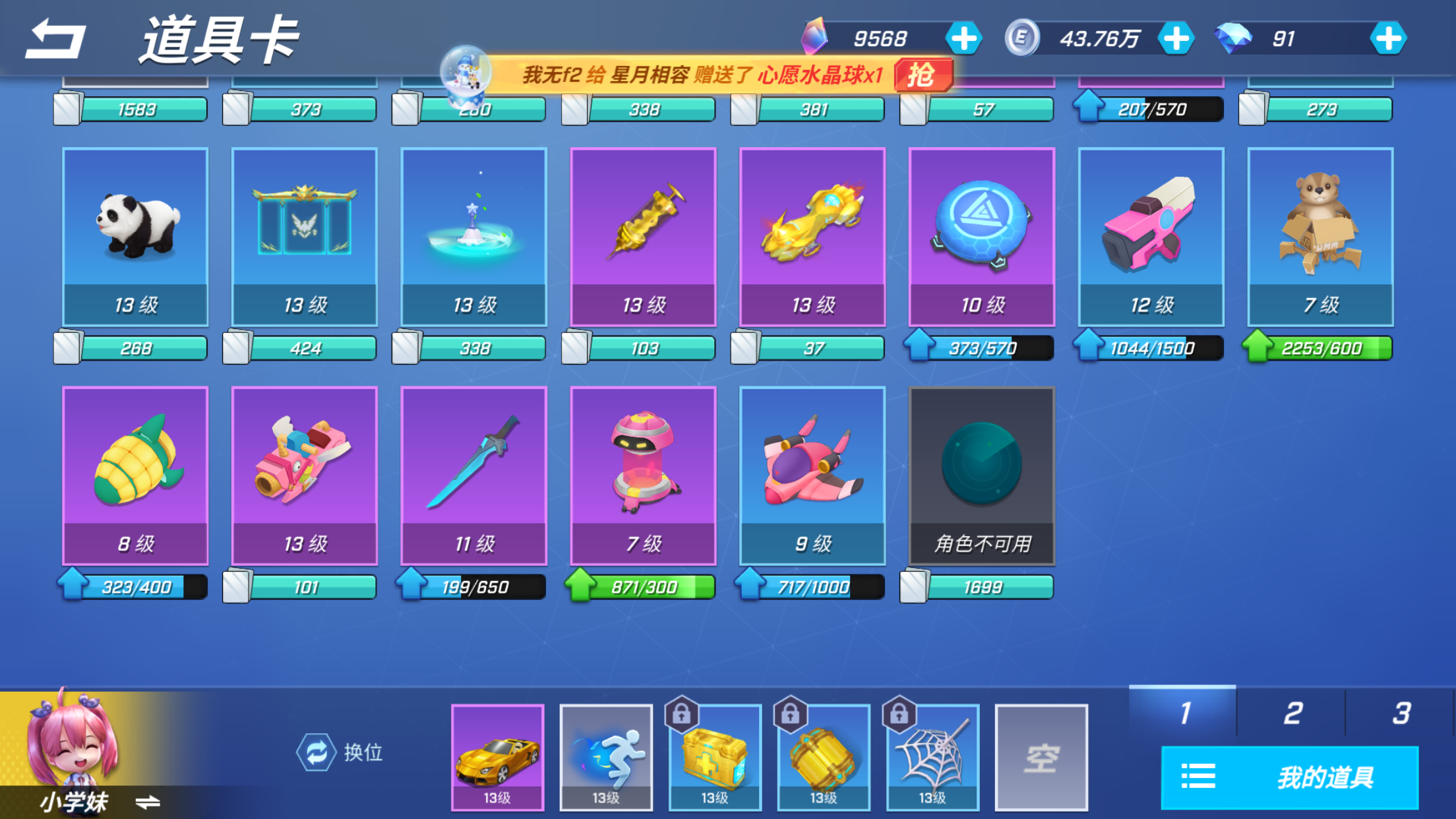Click the 换位 swap position button
This screenshot has height=819, width=1456.
click(x=340, y=752)
